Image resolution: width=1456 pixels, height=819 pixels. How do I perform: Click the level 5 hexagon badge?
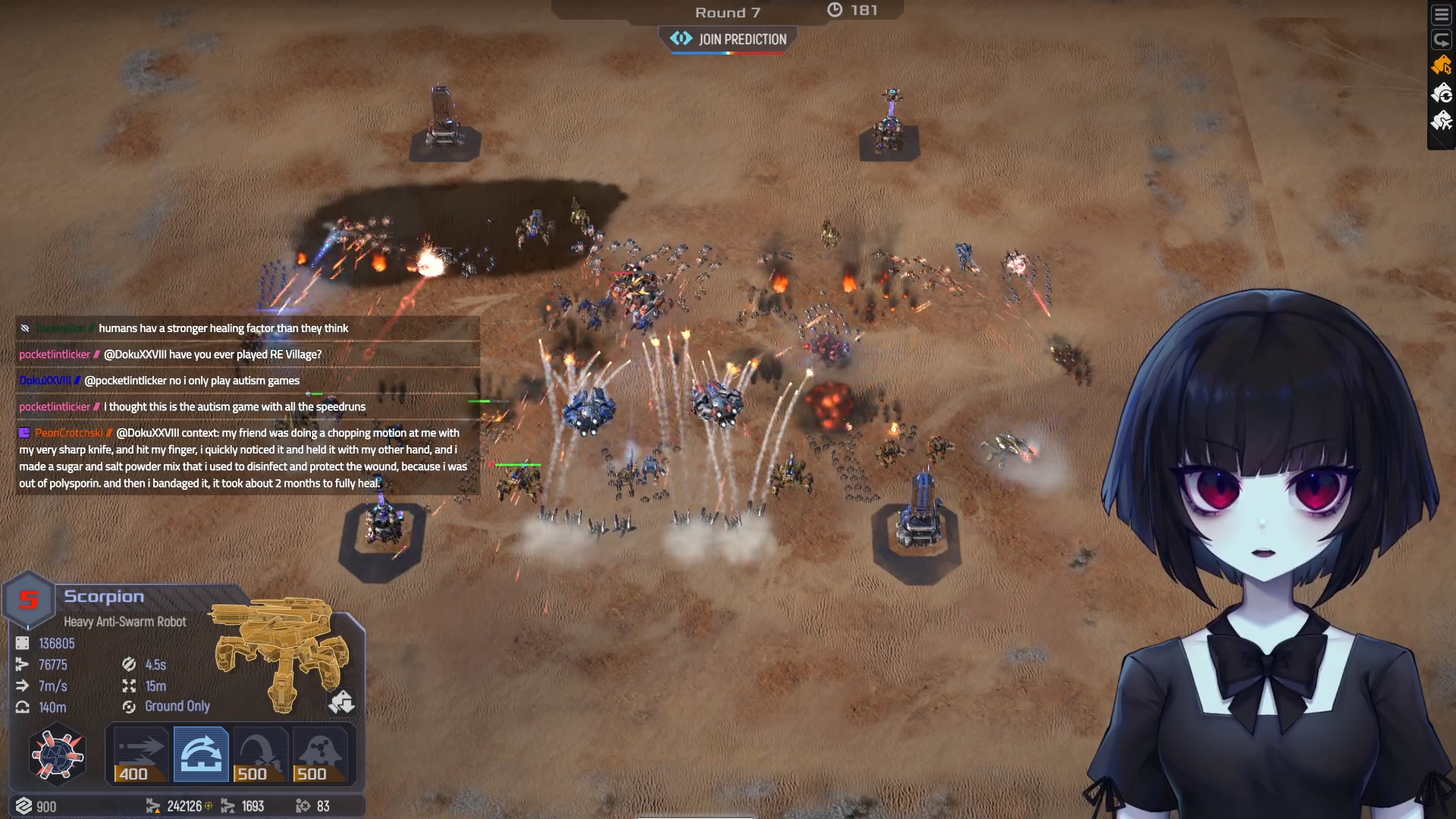tap(29, 600)
